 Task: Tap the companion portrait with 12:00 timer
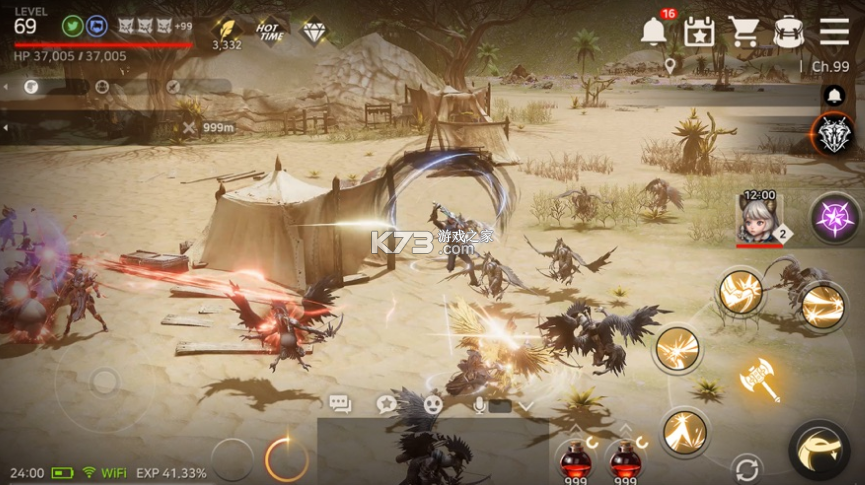coord(758,218)
